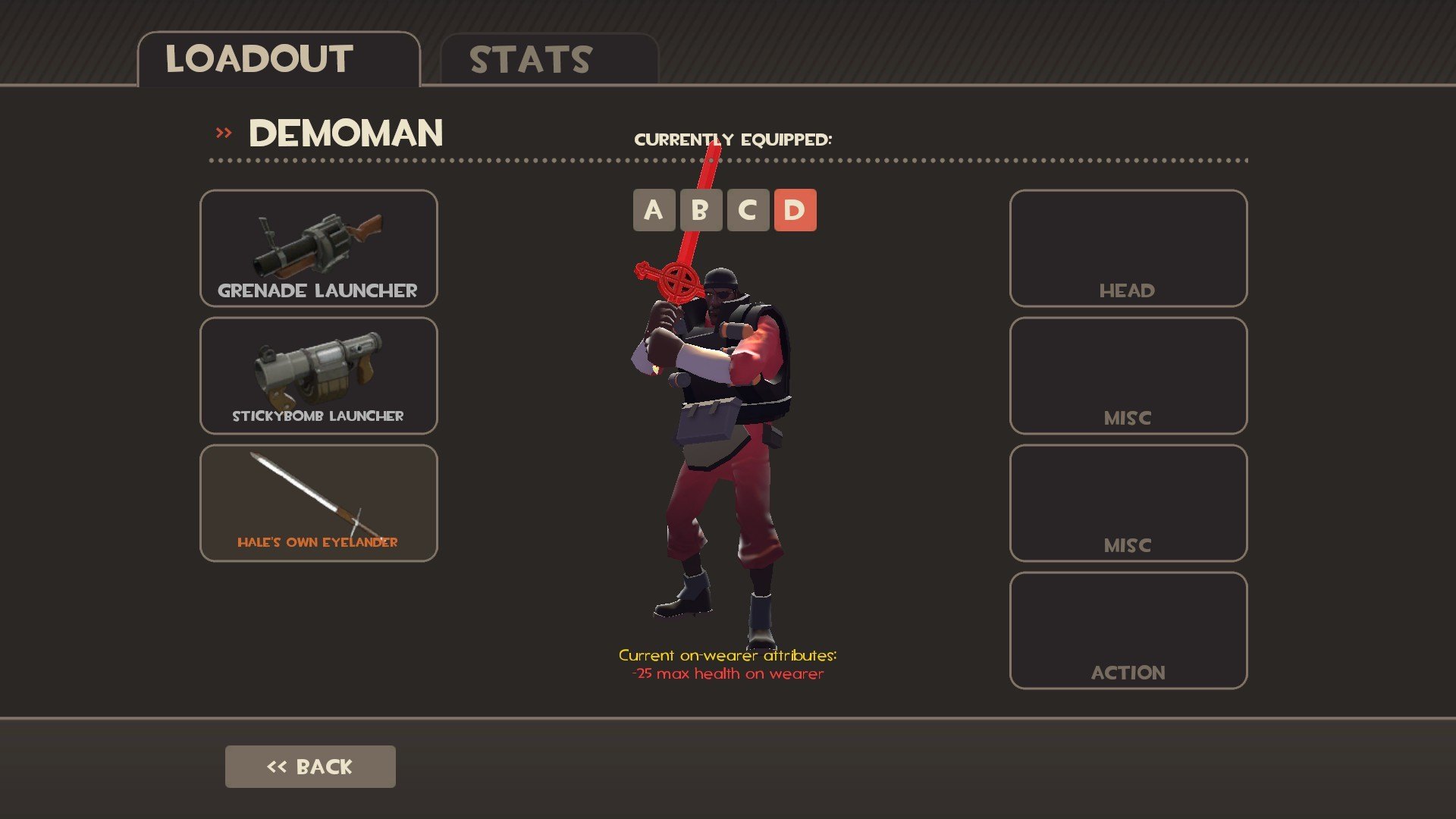Choose the Stickybomb Launcher slot
The height and width of the screenshot is (819, 1456).
click(318, 375)
